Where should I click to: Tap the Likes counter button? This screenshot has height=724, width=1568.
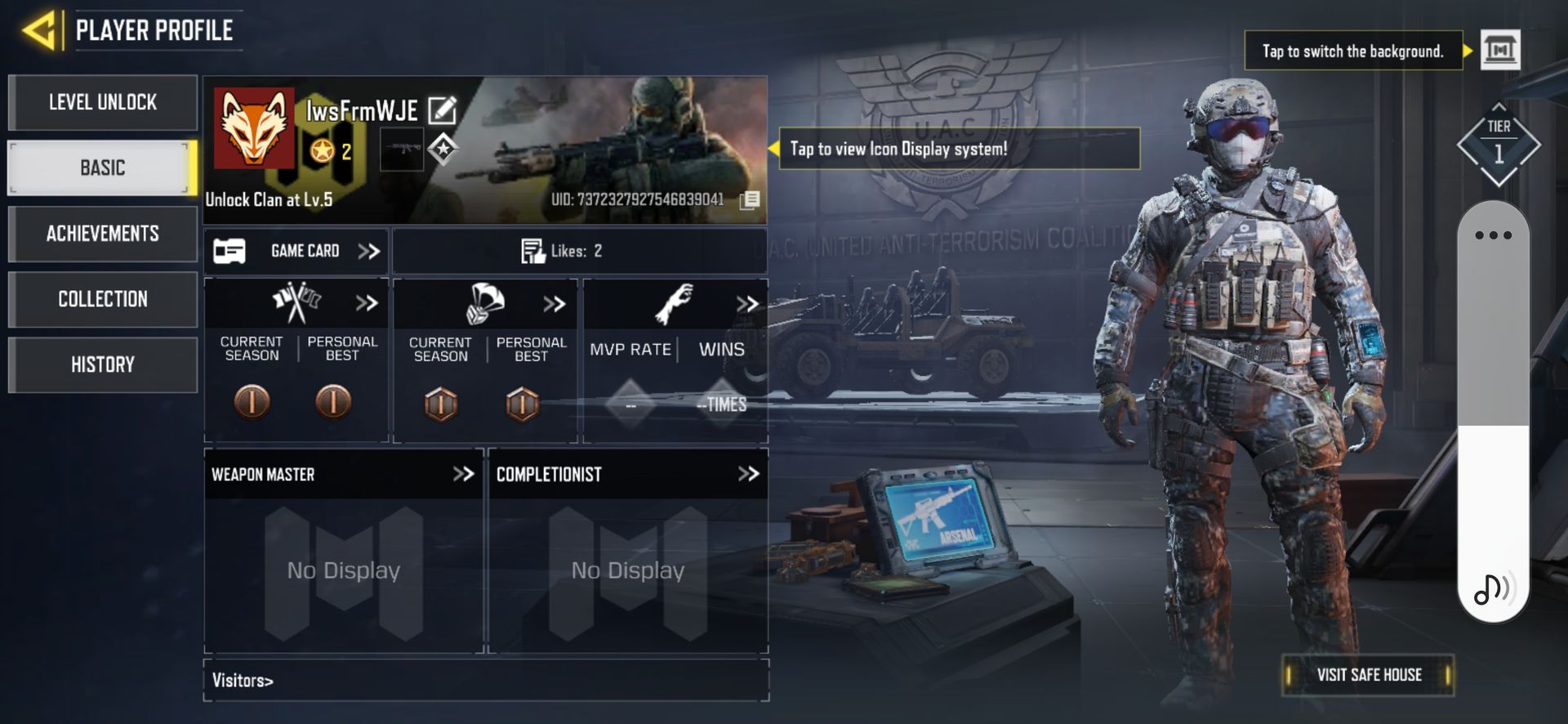(x=563, y=251)
